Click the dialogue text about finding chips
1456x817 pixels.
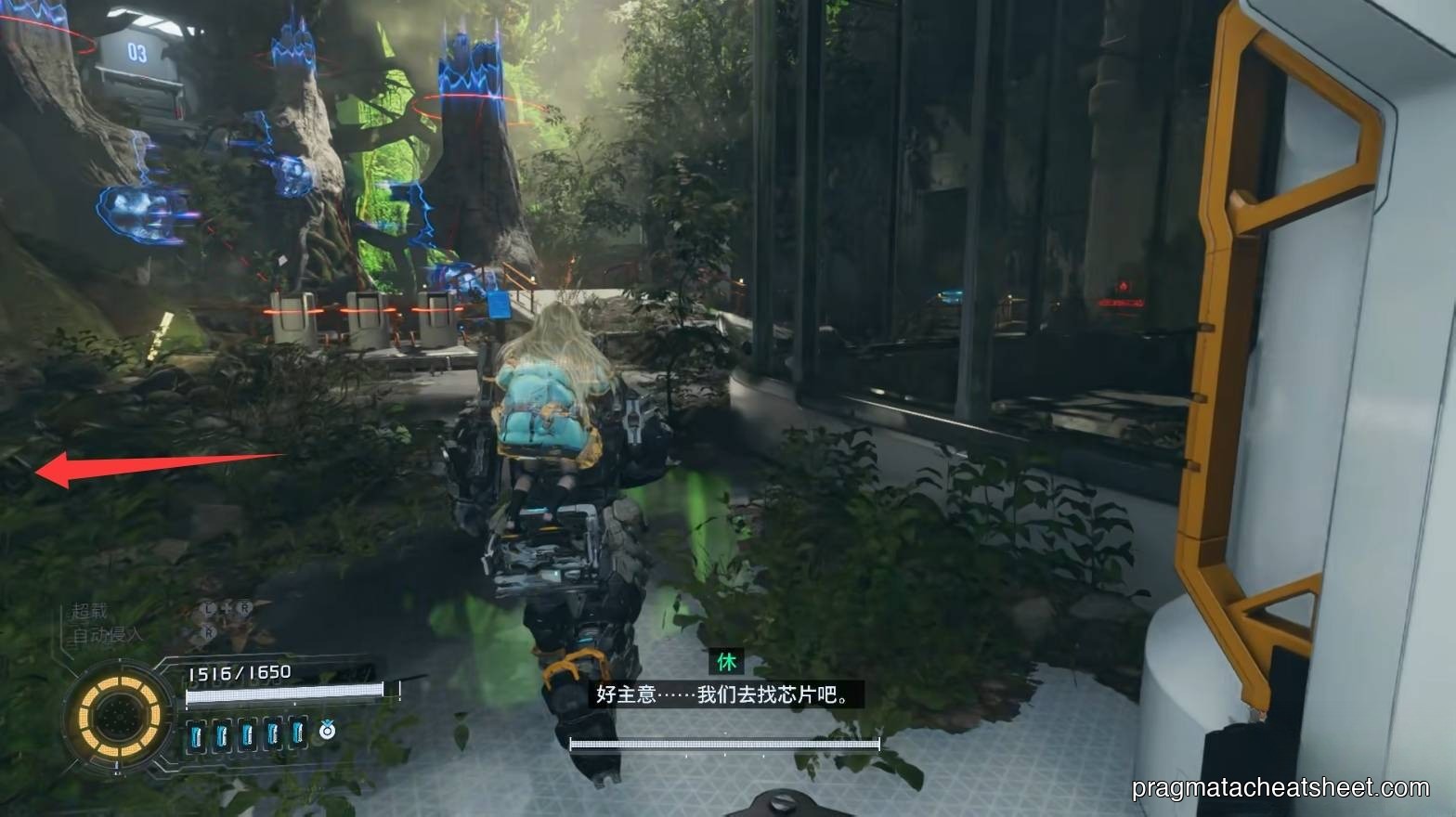tap(724, 692)
